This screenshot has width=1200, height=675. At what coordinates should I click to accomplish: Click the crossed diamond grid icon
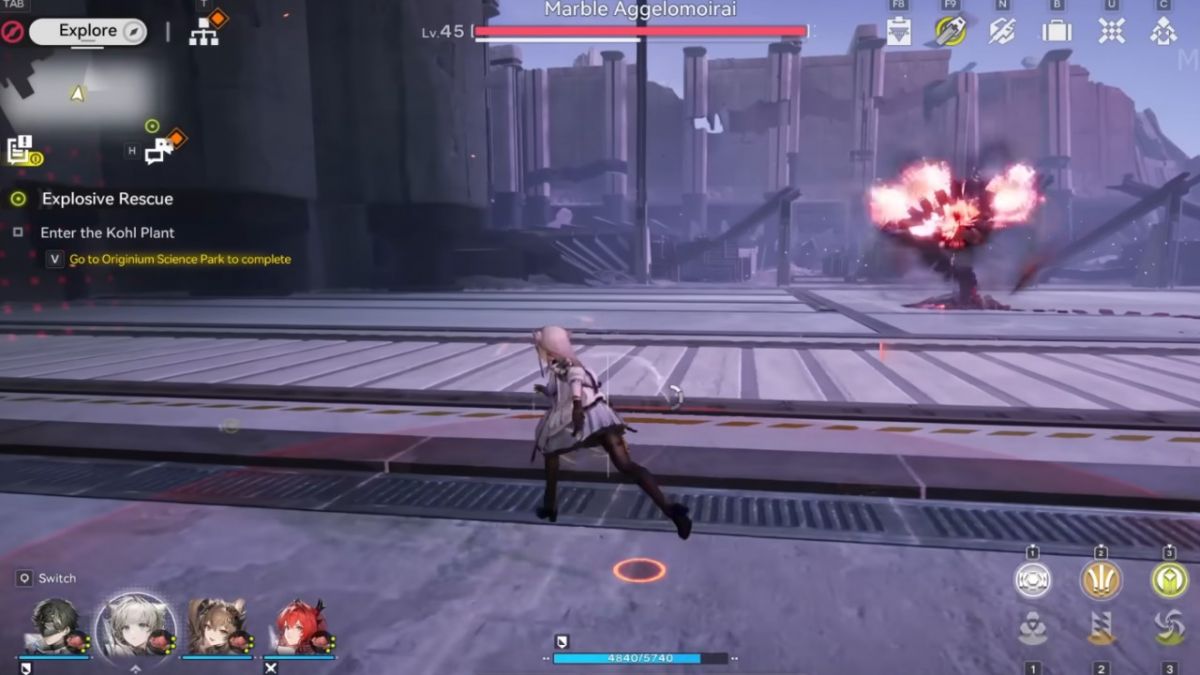click(x=1111, y=31)
